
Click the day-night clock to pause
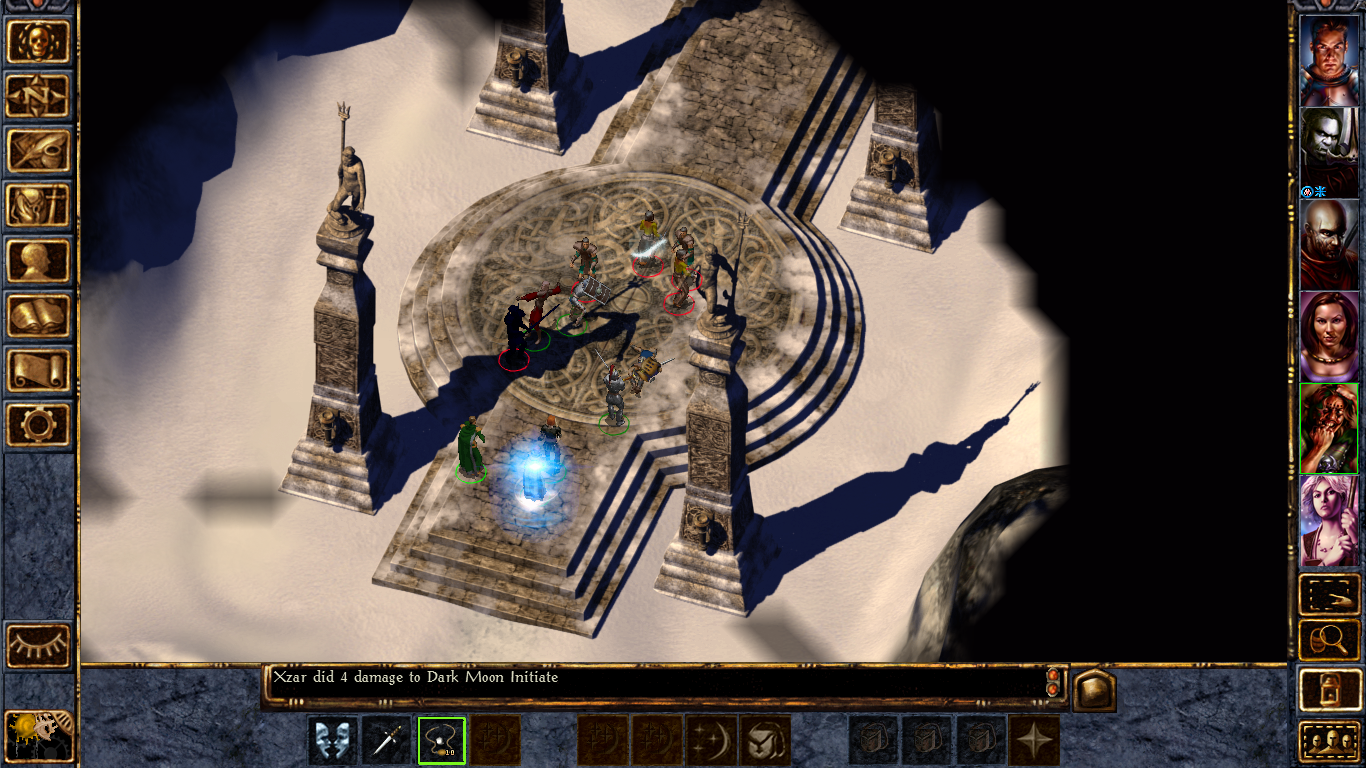[38, 735]
